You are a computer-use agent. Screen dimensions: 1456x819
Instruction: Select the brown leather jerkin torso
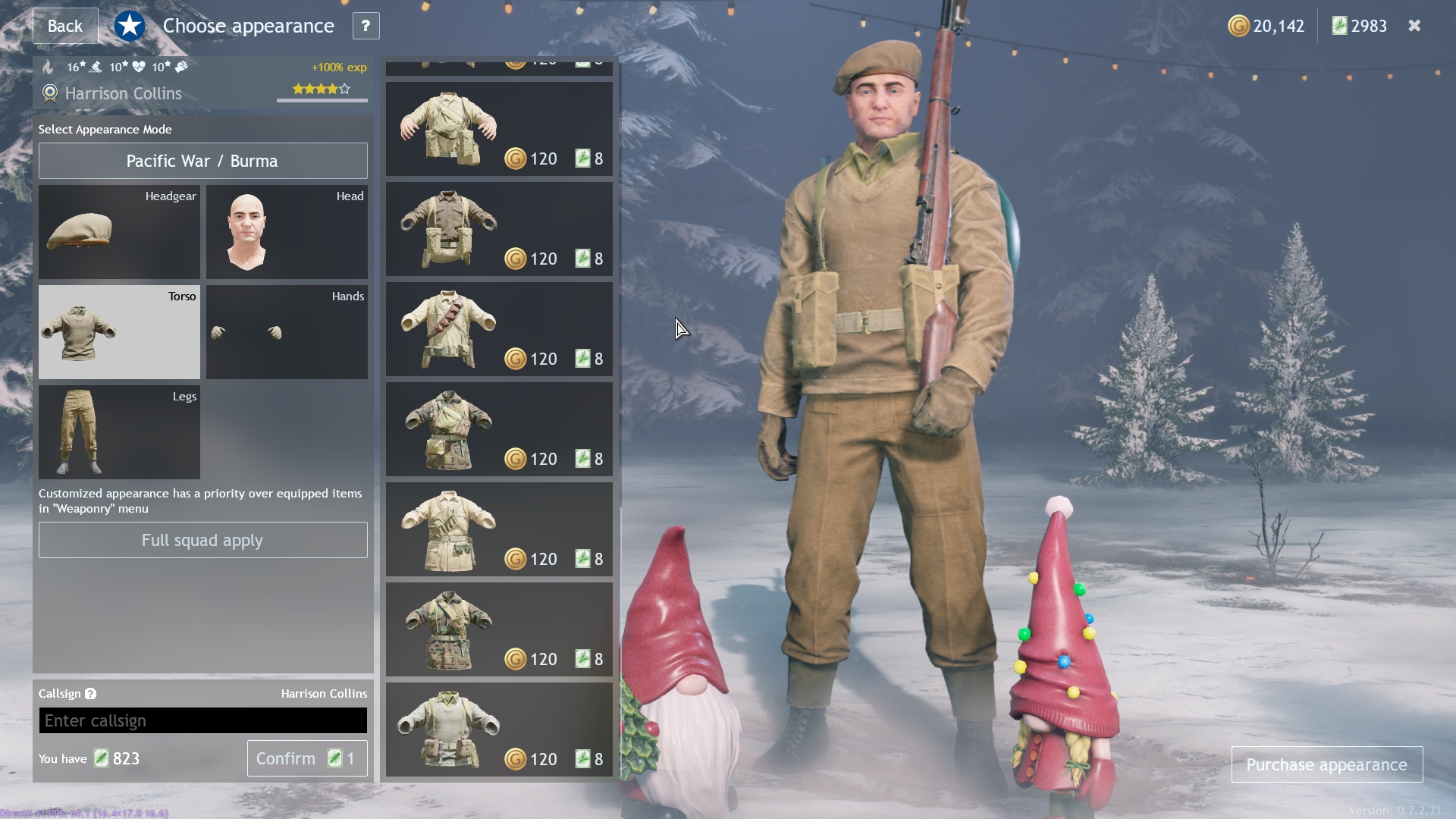click(498, 229)
